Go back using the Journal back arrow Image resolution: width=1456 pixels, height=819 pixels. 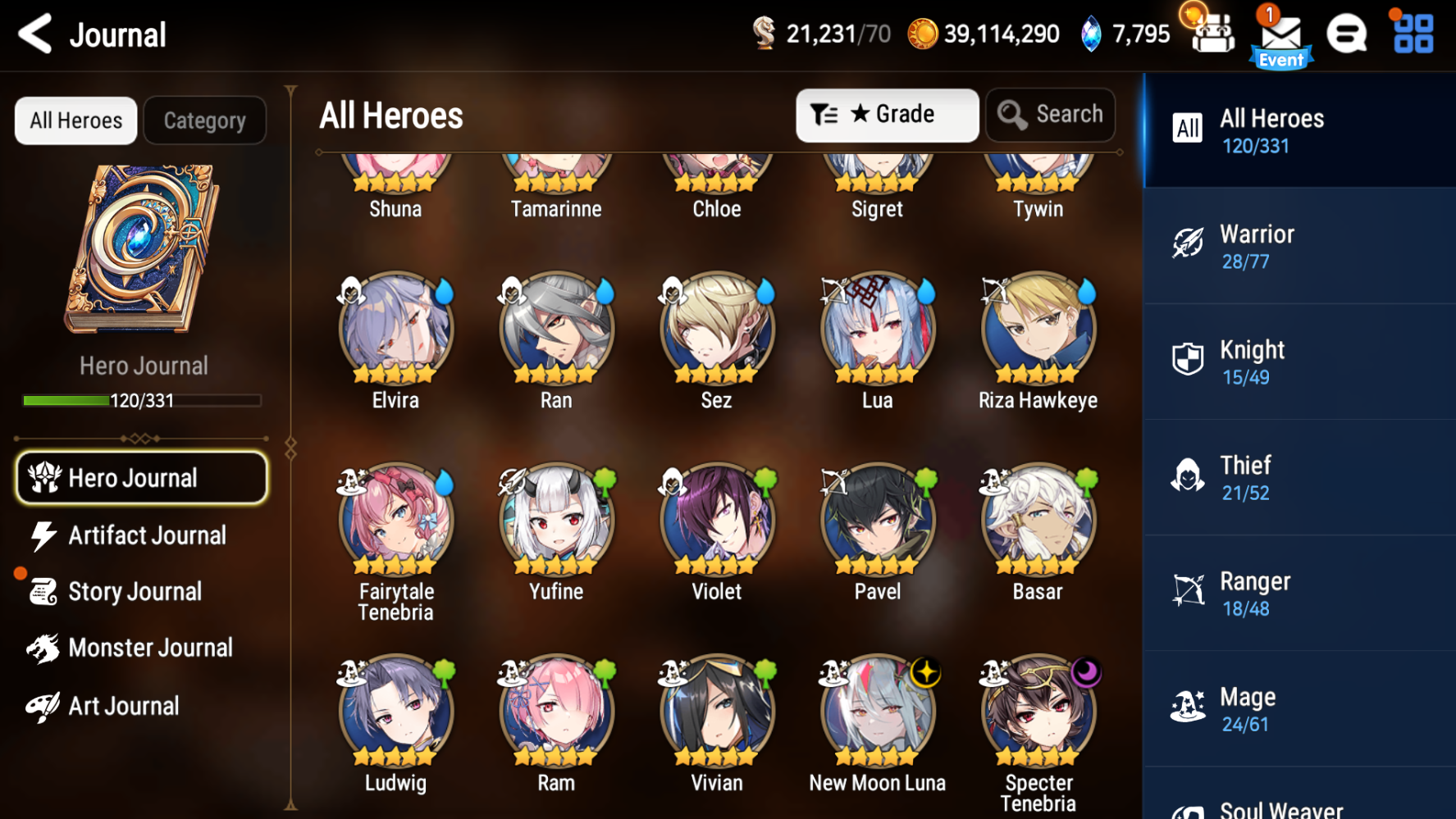34,34
